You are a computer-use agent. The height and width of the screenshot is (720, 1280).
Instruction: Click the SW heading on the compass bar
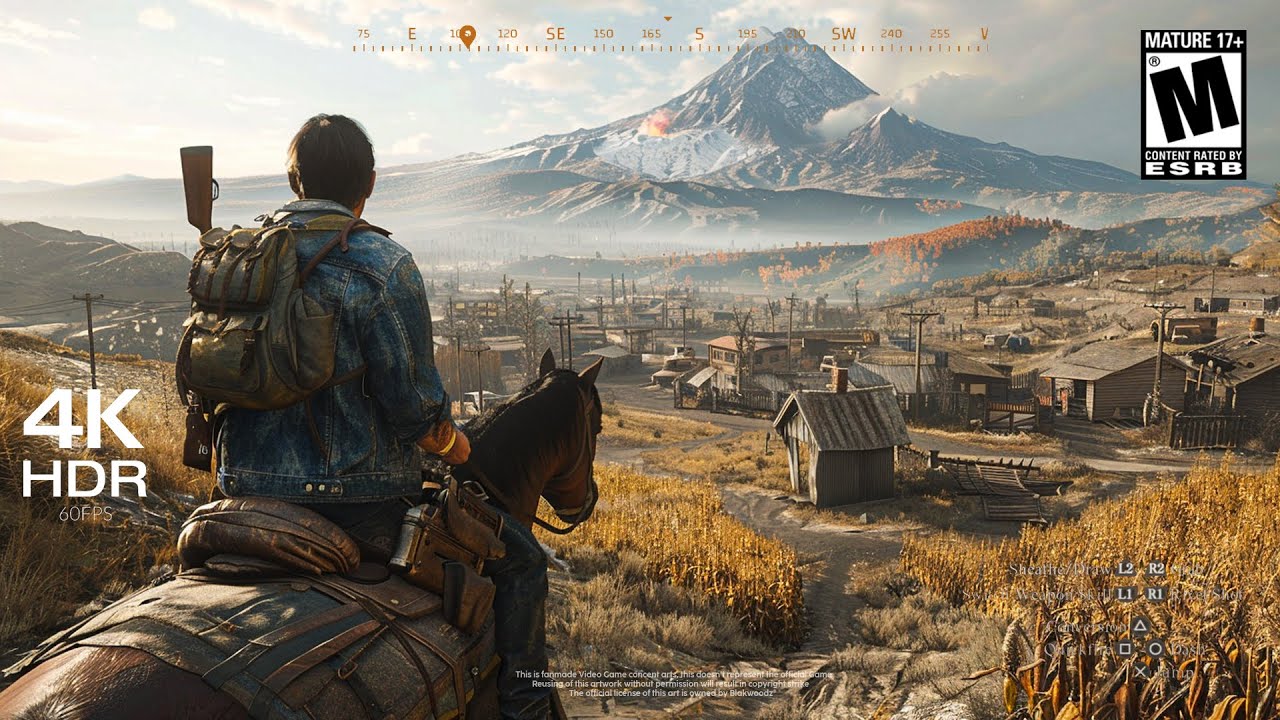point(843,34)
